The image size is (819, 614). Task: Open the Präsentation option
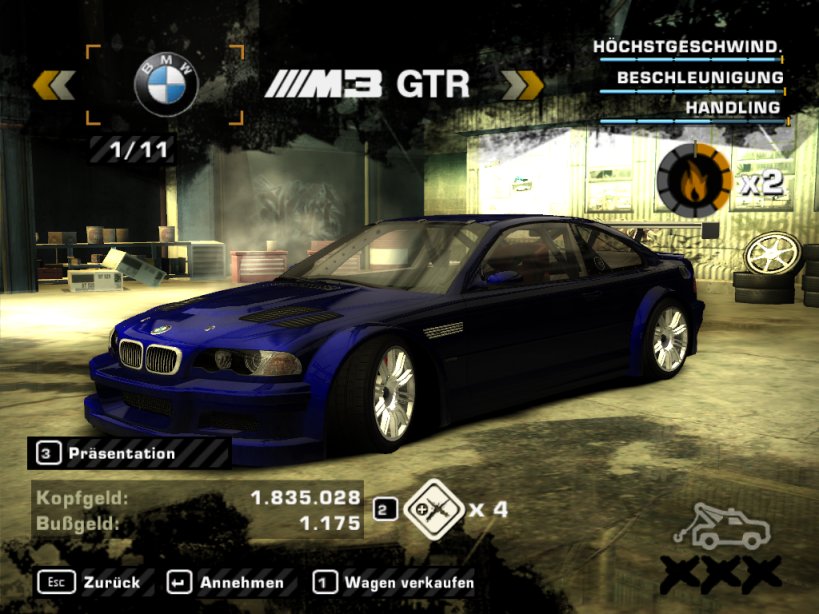pos(120,453)
